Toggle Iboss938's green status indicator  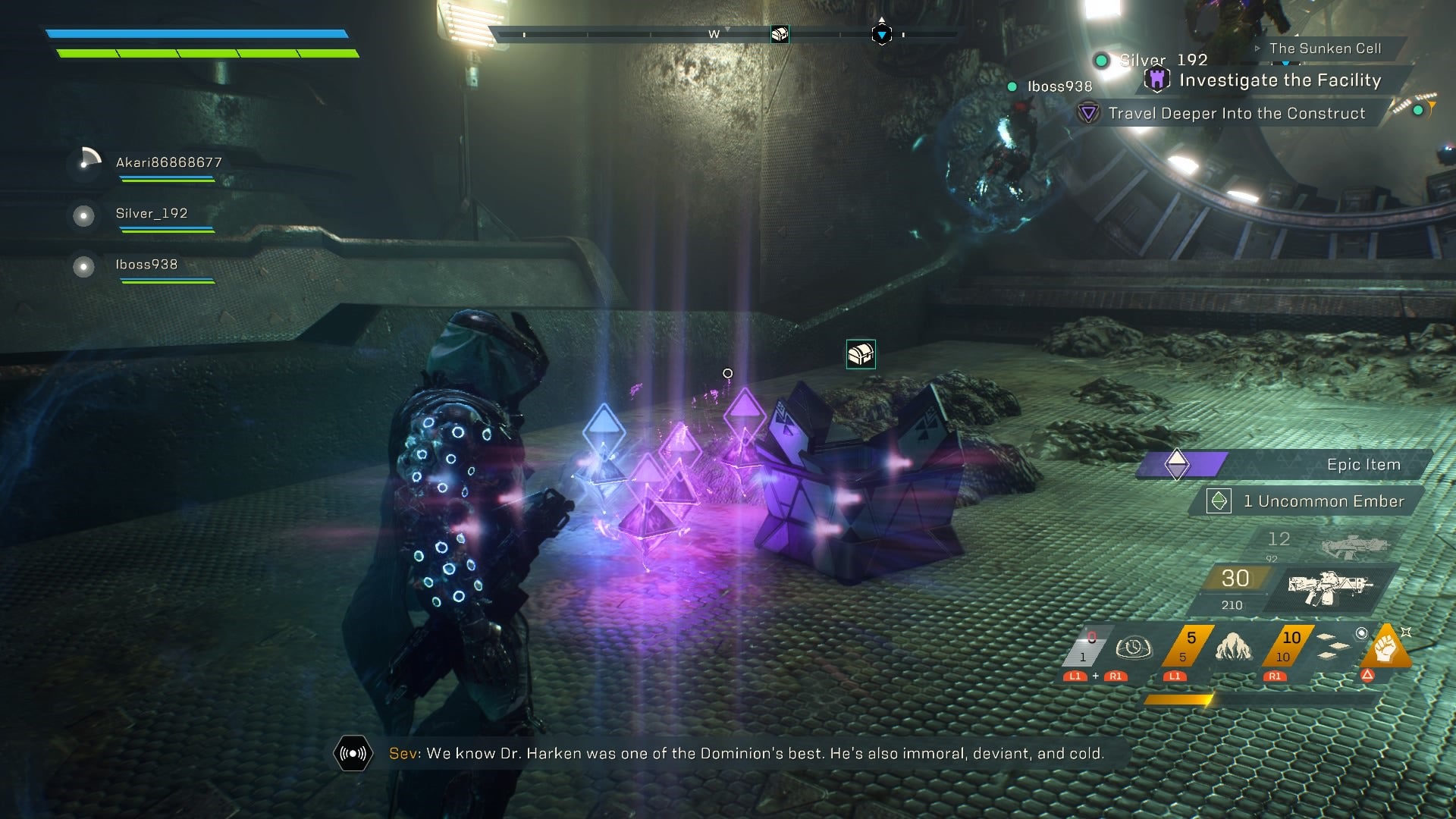click(x=1012, y=86)
